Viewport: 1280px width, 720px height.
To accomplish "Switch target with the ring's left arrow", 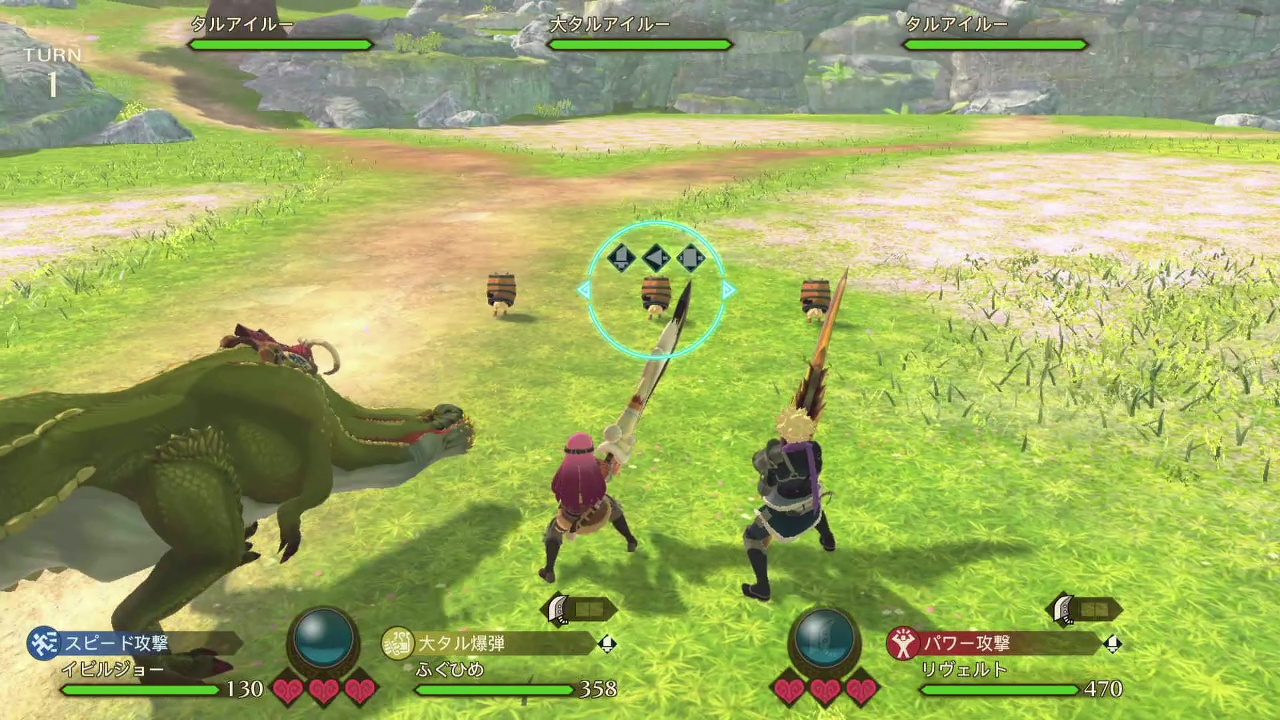I will point(583,290).
